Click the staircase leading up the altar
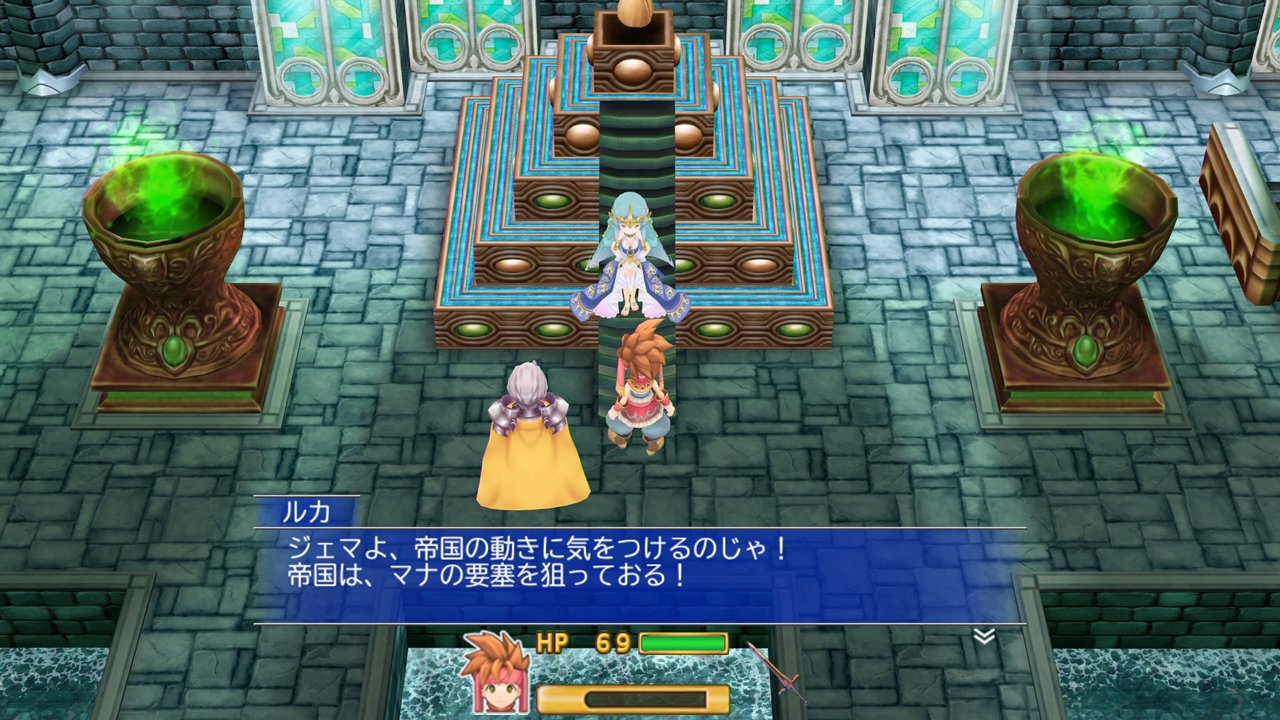This screenshot has width=1280, height=720. pos(628,150)
